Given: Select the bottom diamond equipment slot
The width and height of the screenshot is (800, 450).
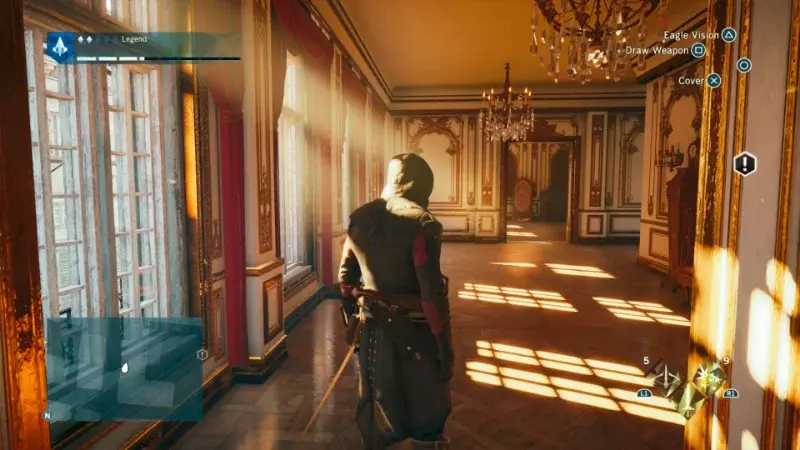Looking at the screenshot, I should tap(688, 402).
